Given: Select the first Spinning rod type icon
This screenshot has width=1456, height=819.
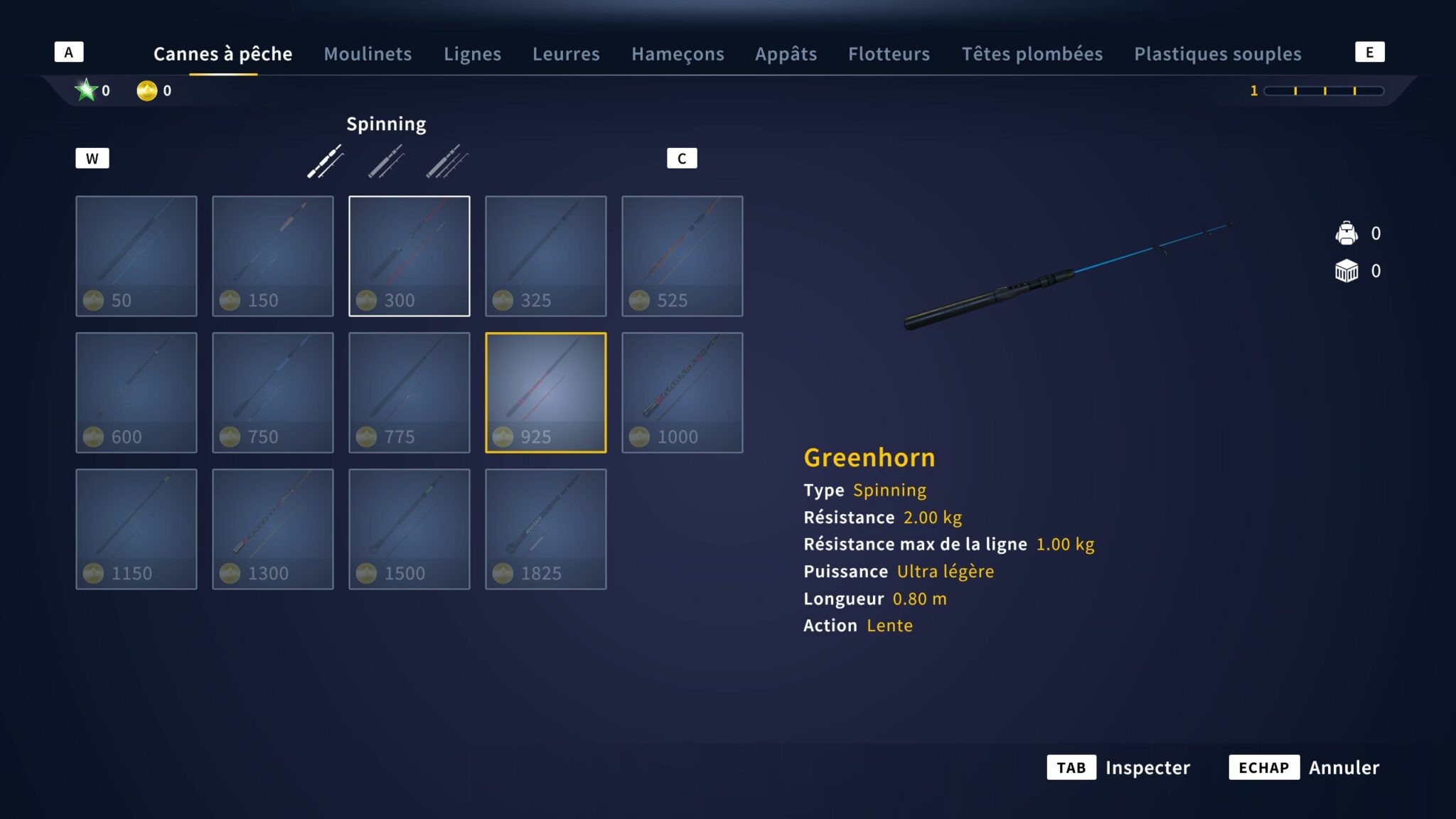Looking at the screenshot, I should tap(325, 162).
